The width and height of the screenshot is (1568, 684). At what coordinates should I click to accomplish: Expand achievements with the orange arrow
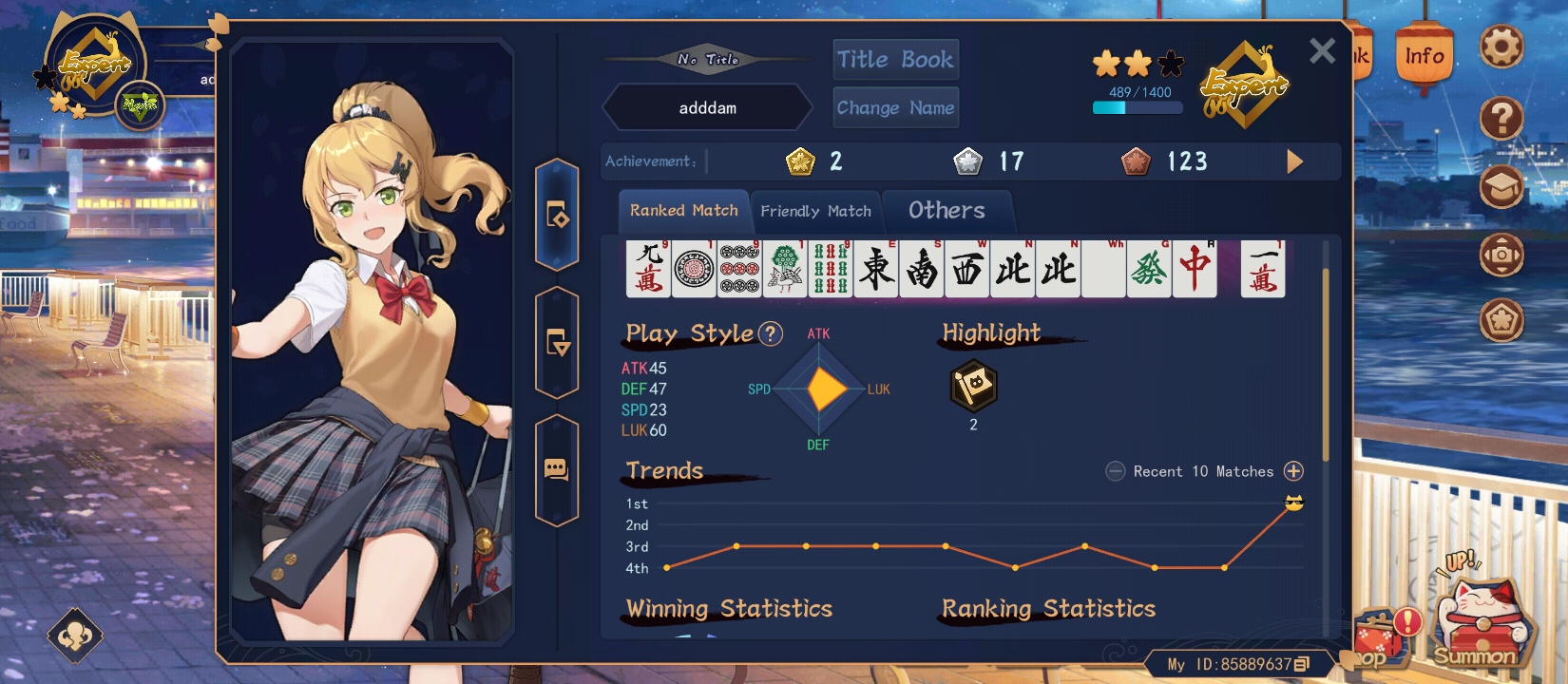click(x=1294, y=161)
